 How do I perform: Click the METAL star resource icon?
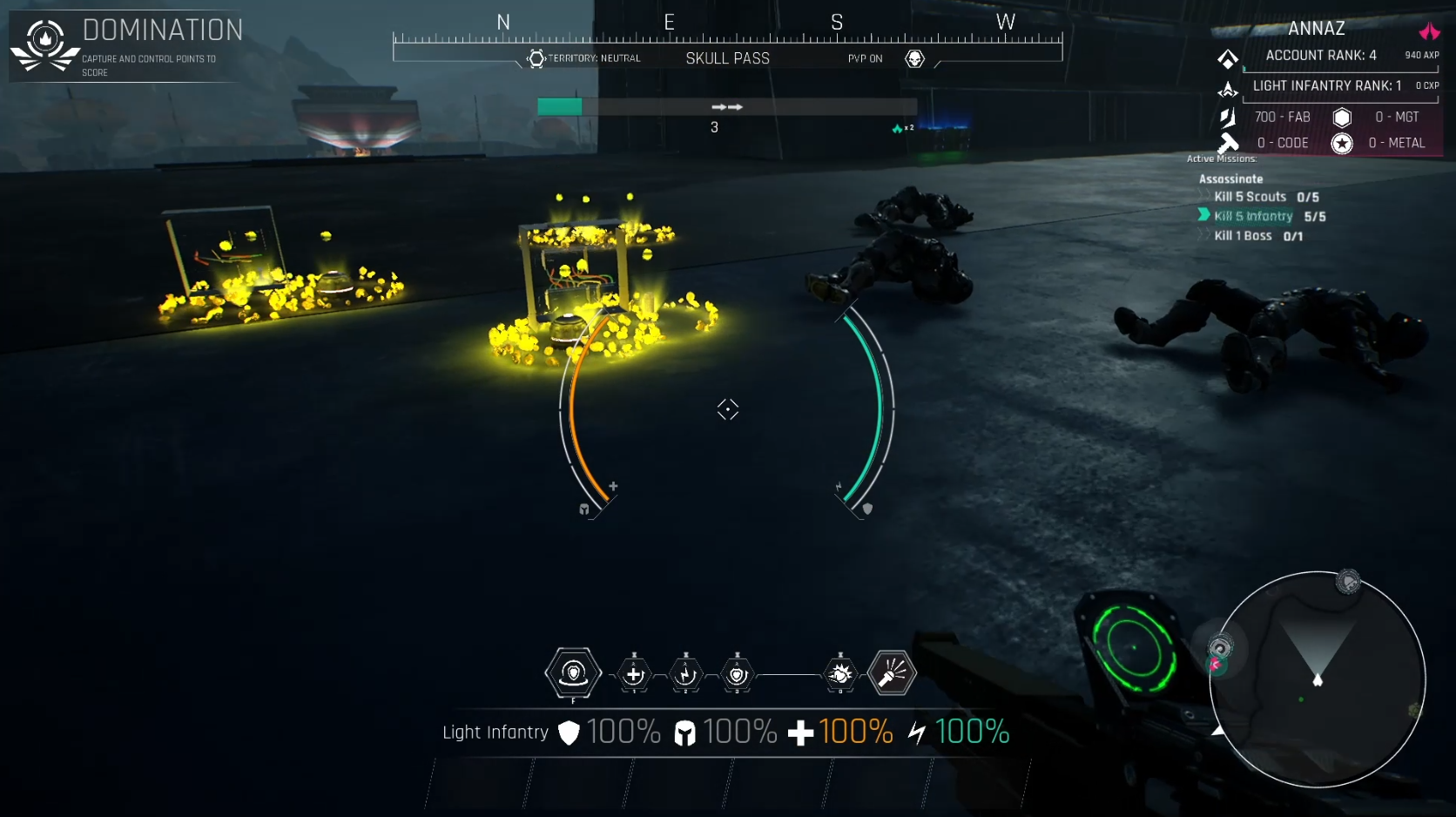pos(1342,144)
